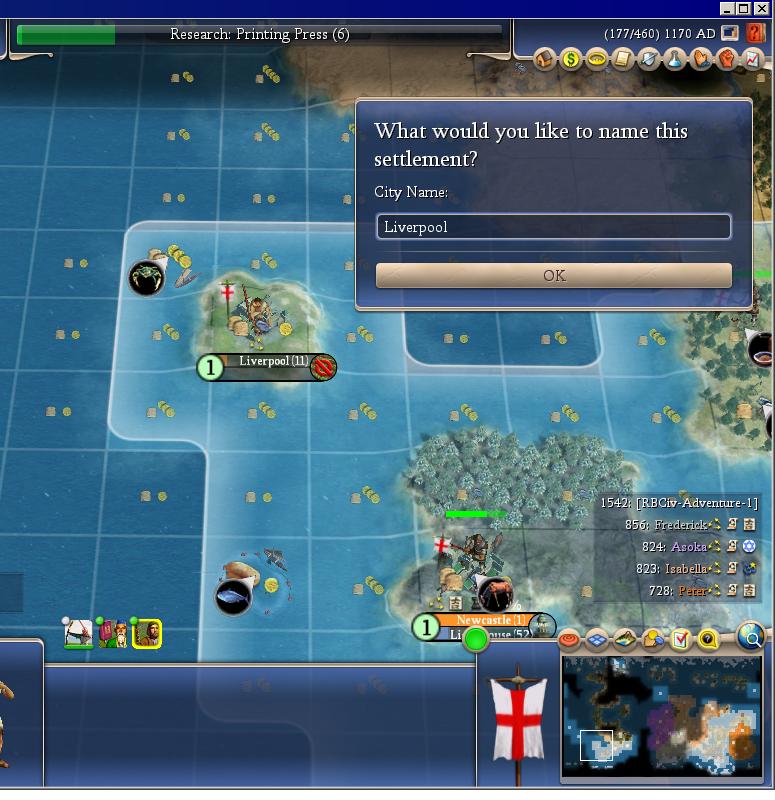Open the Technology Advisor flask icon
Viewport: 775px width, 800px height.
pos(674,59)
